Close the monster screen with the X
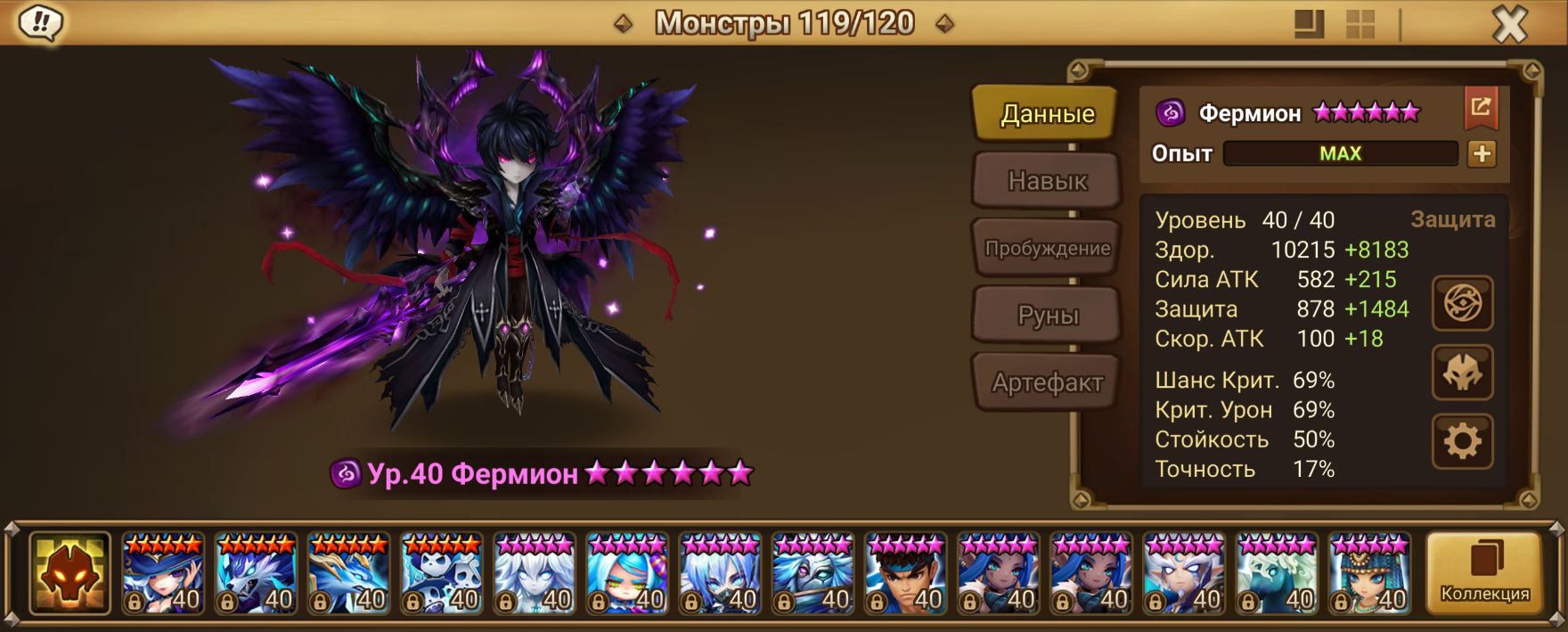 pyautogui.click(x=1509, y=24)
